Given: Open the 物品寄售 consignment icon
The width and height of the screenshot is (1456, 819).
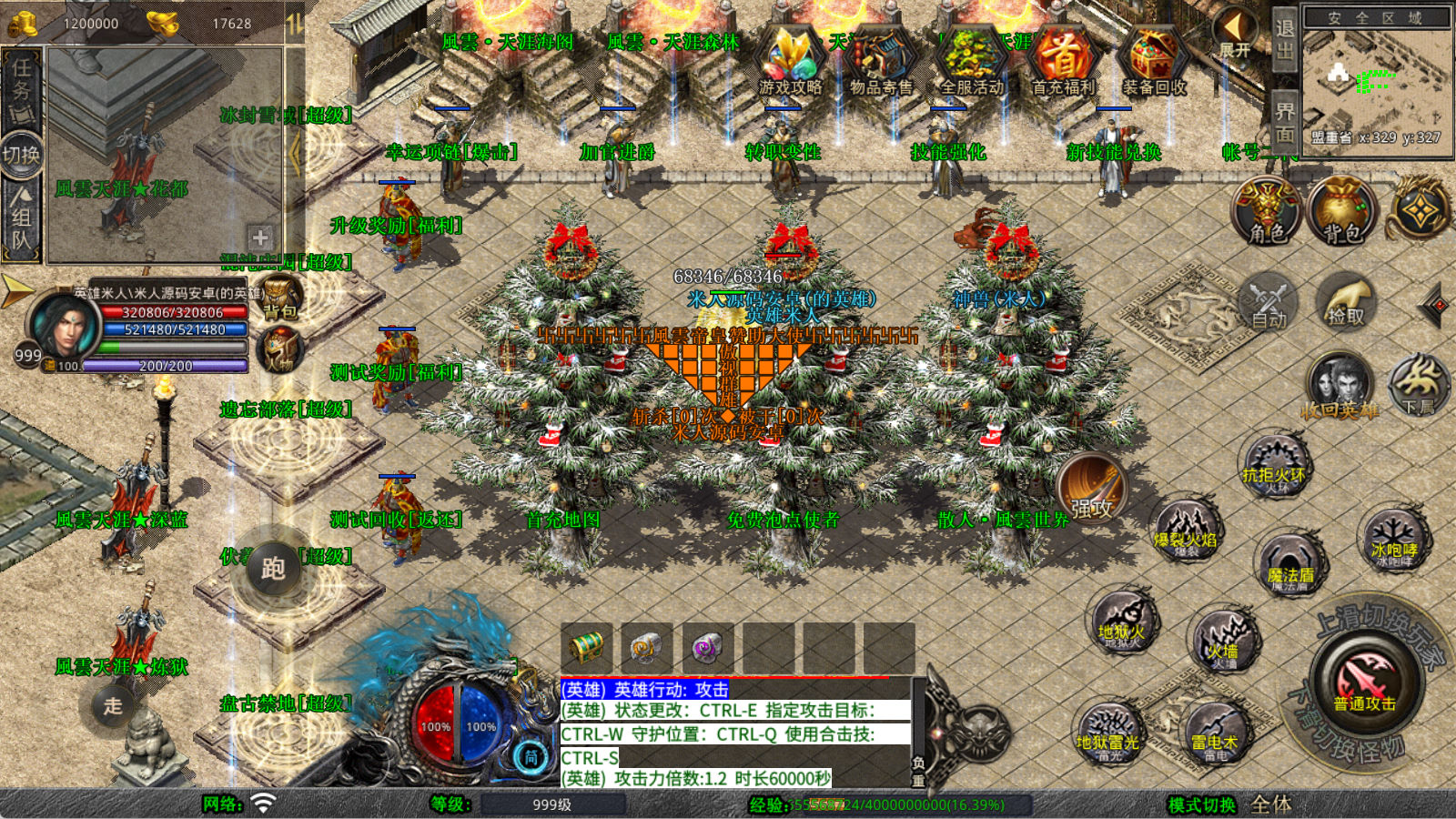Looking at the screenshot, I should (881, 60).
